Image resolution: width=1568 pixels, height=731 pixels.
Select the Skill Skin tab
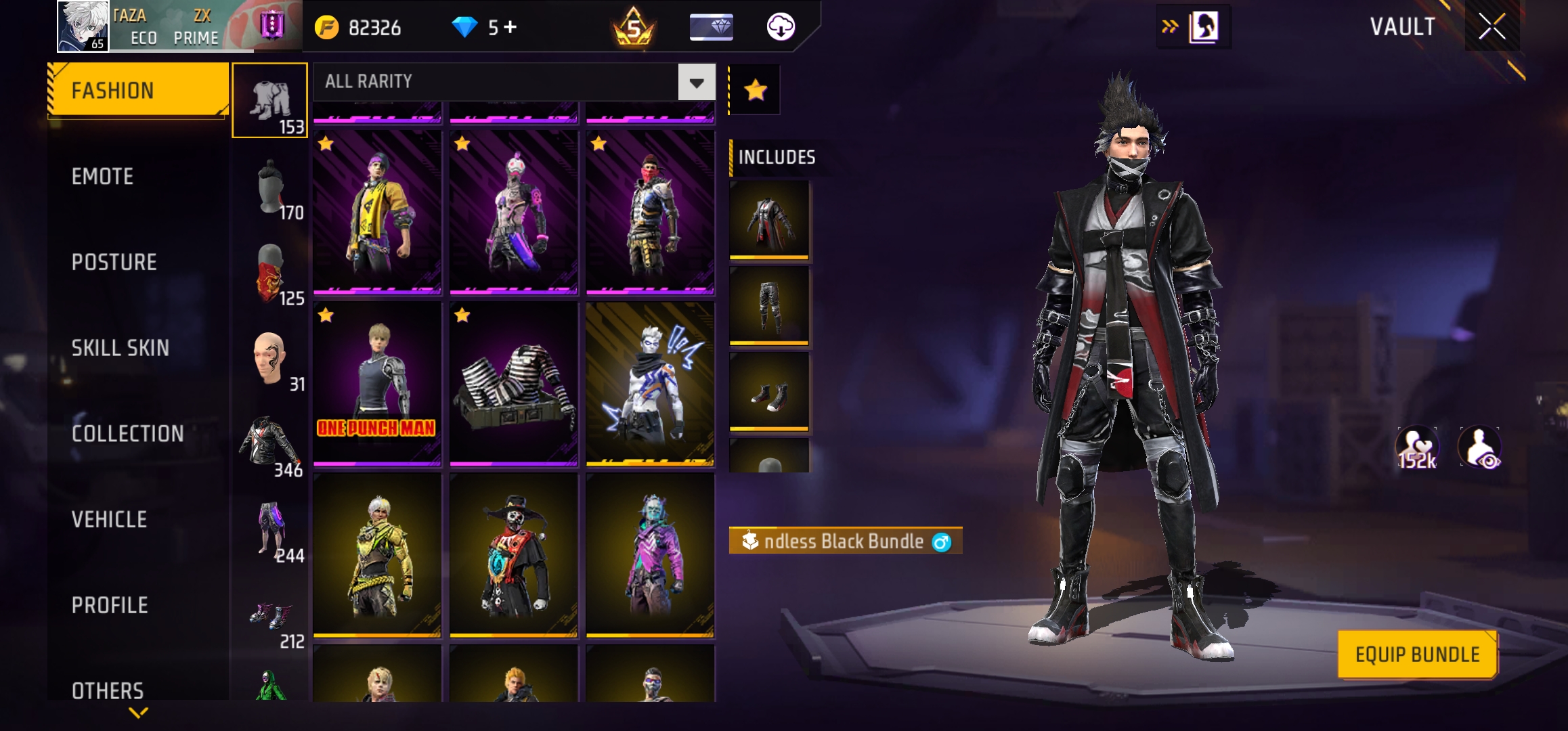[121, 348]
